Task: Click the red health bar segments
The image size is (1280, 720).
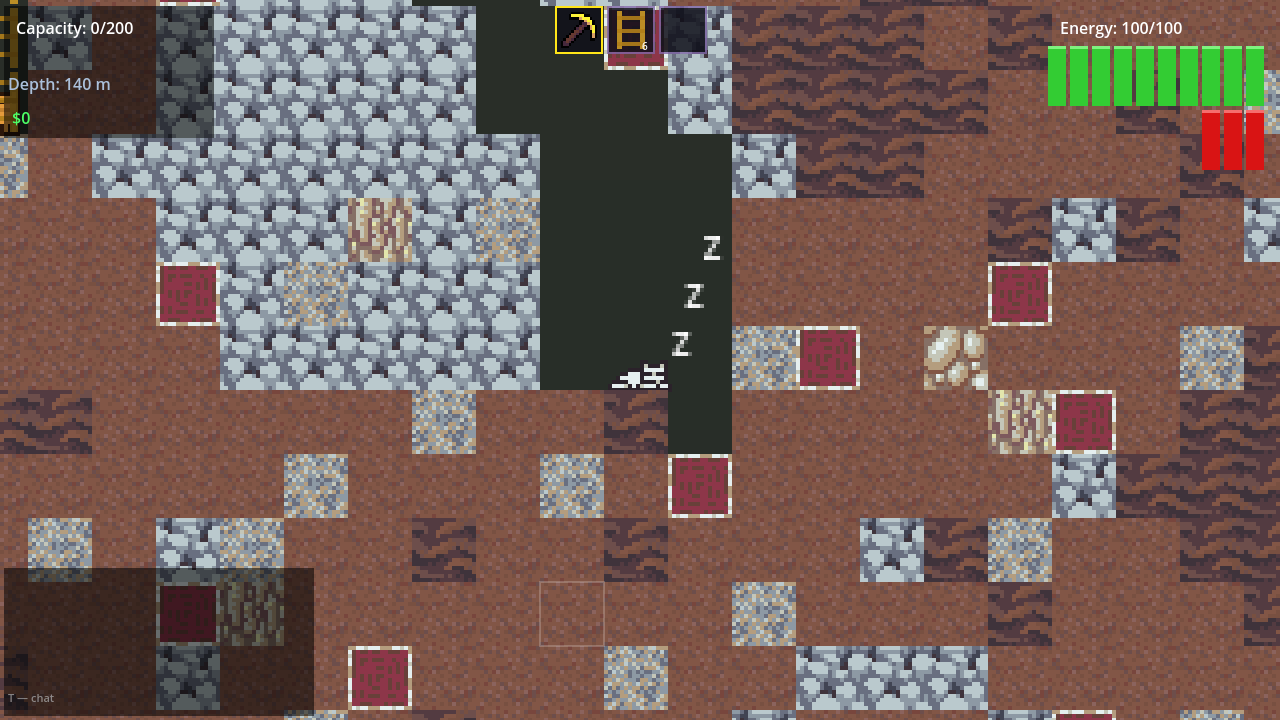Action: pyautogui.click(x=1231, y=140)
